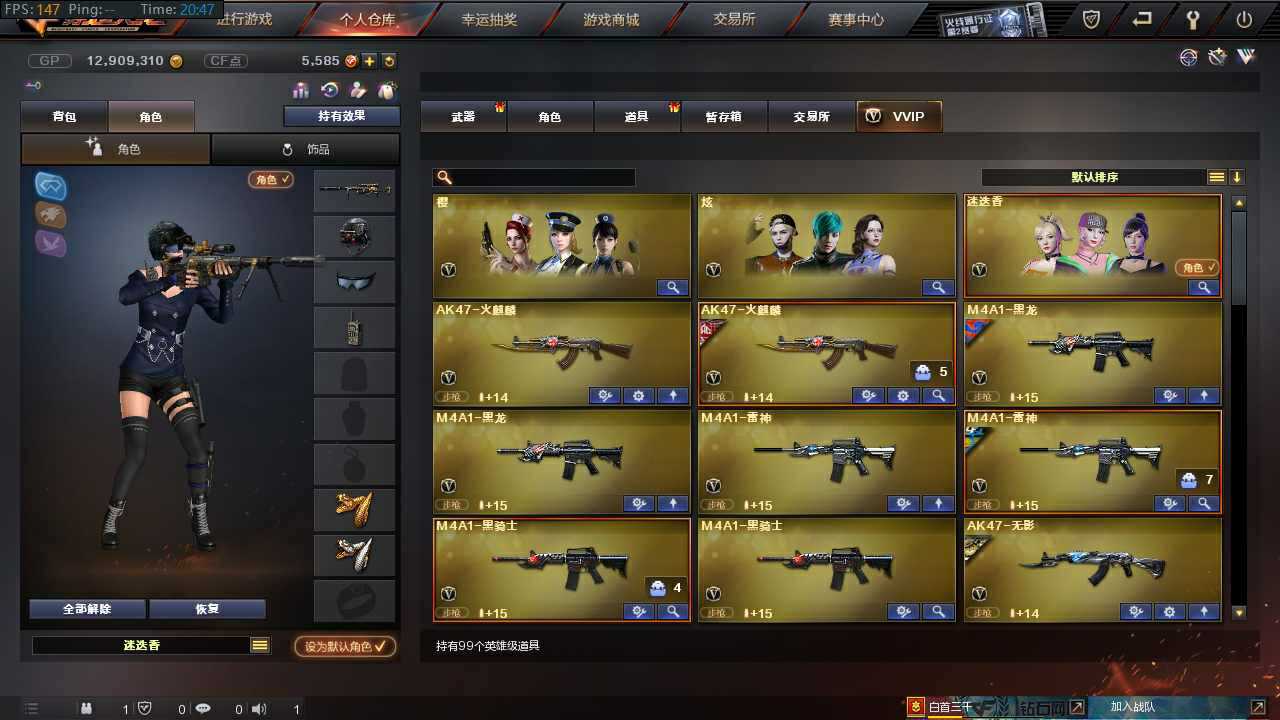The height and width of the screenshot is (720, 1280).
Task: Mute game sound via taskbar speaker icon
Action: click(x=259, y=709)
